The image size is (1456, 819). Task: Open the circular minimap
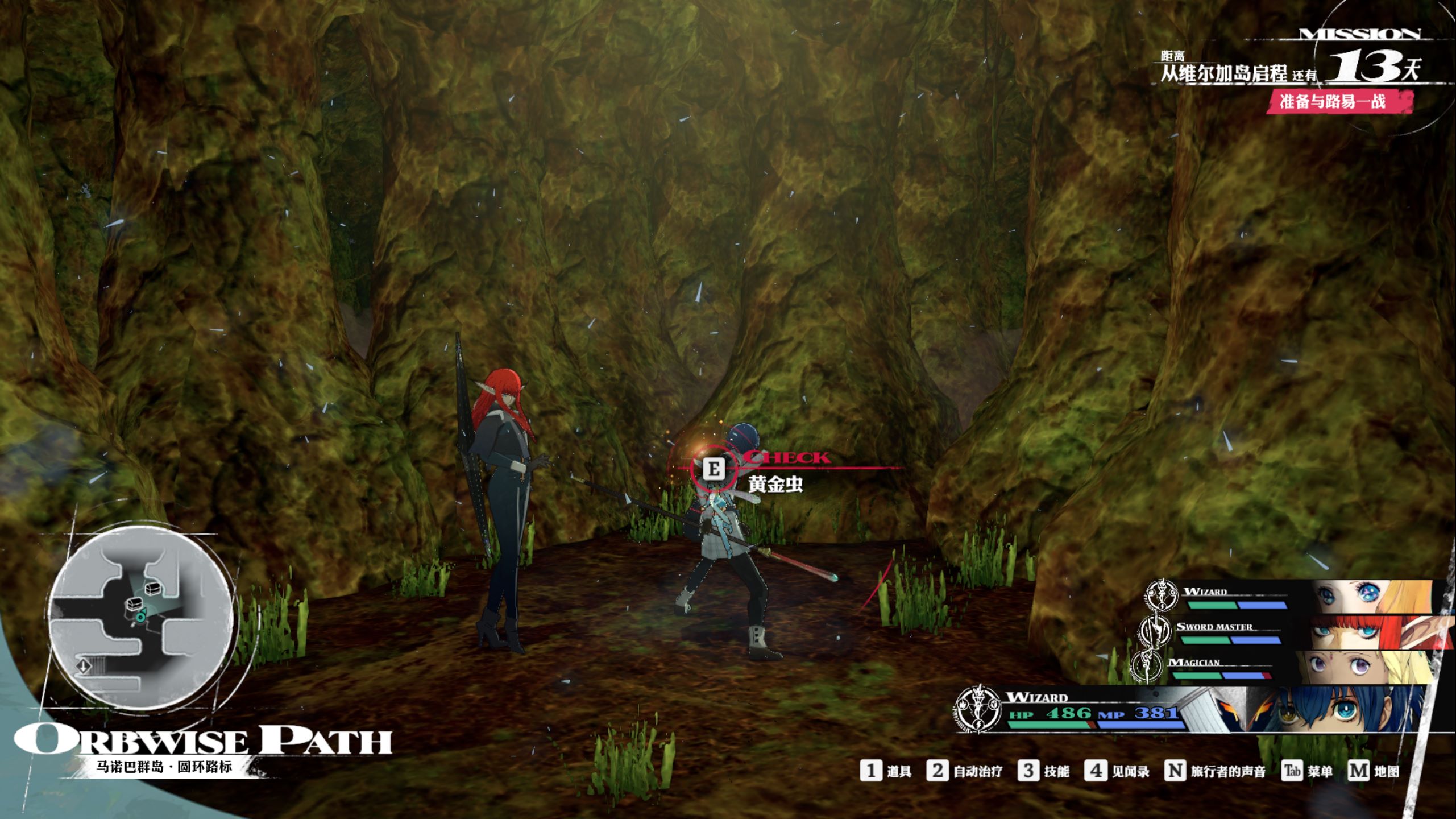tap(140, 618)
